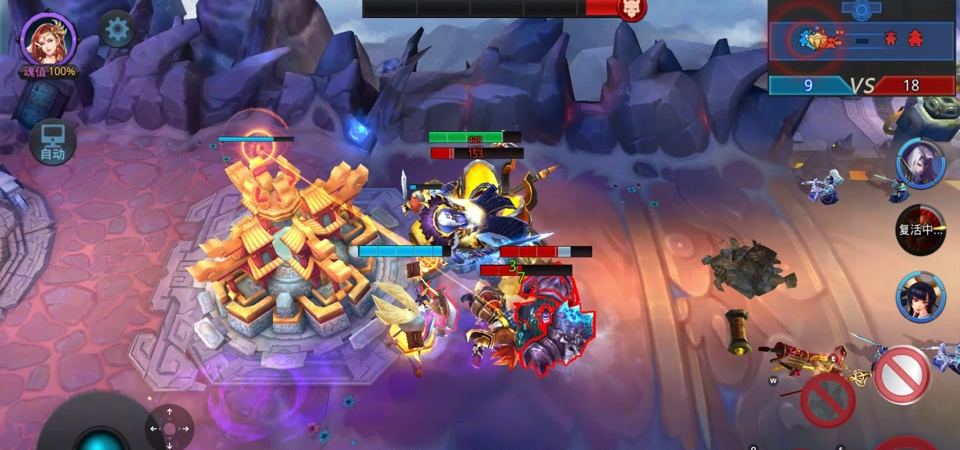Screen dimensions: 960x450
Task: Tap the smaller disabled skill button
Action: pos(827,399)
